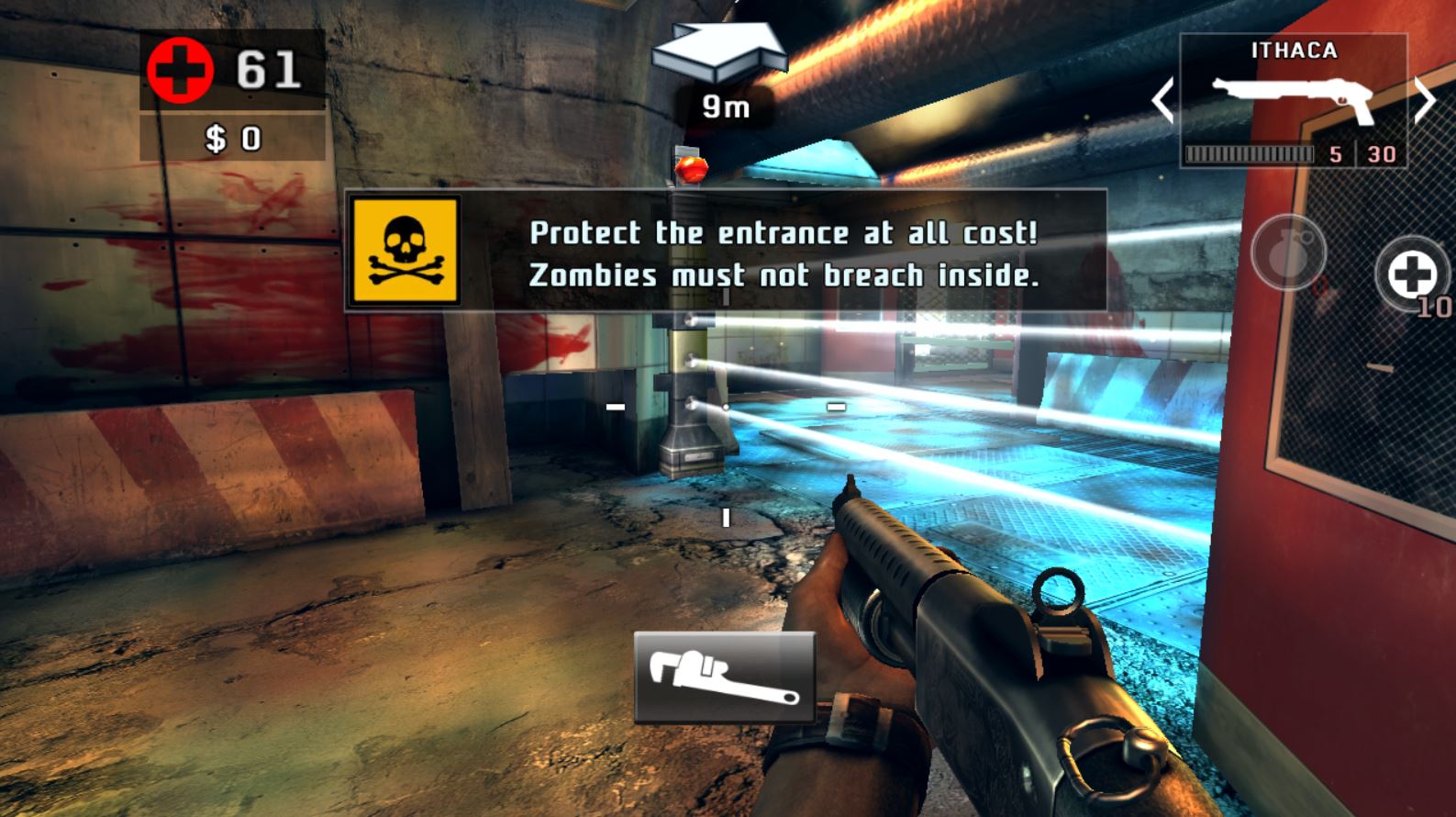The width and height of the screenshot is (1456, 817).
Task: Switch to the previous weapon arrow
Action: tap(1162, 100)
